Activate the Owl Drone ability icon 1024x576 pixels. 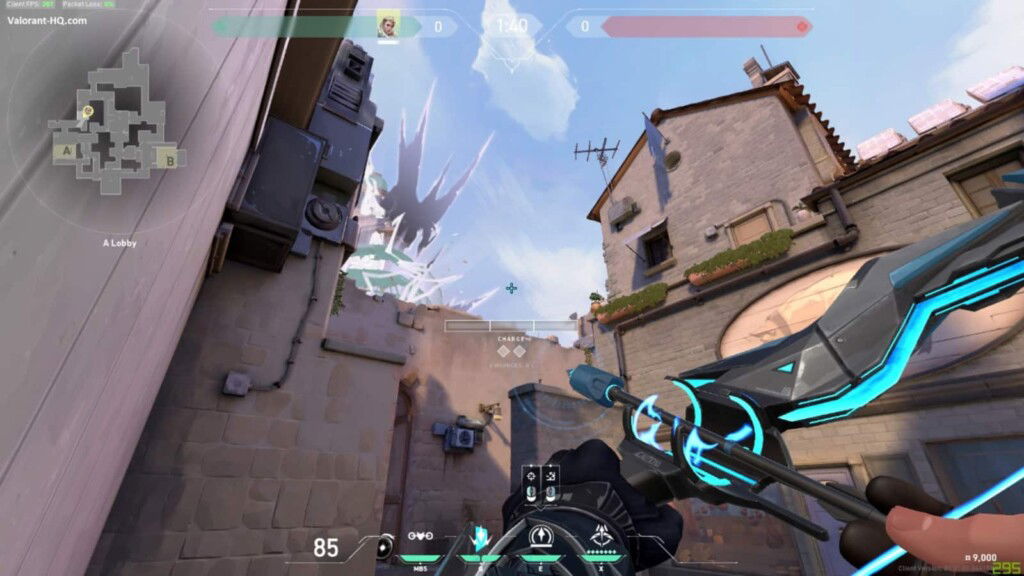click(422, 536)
